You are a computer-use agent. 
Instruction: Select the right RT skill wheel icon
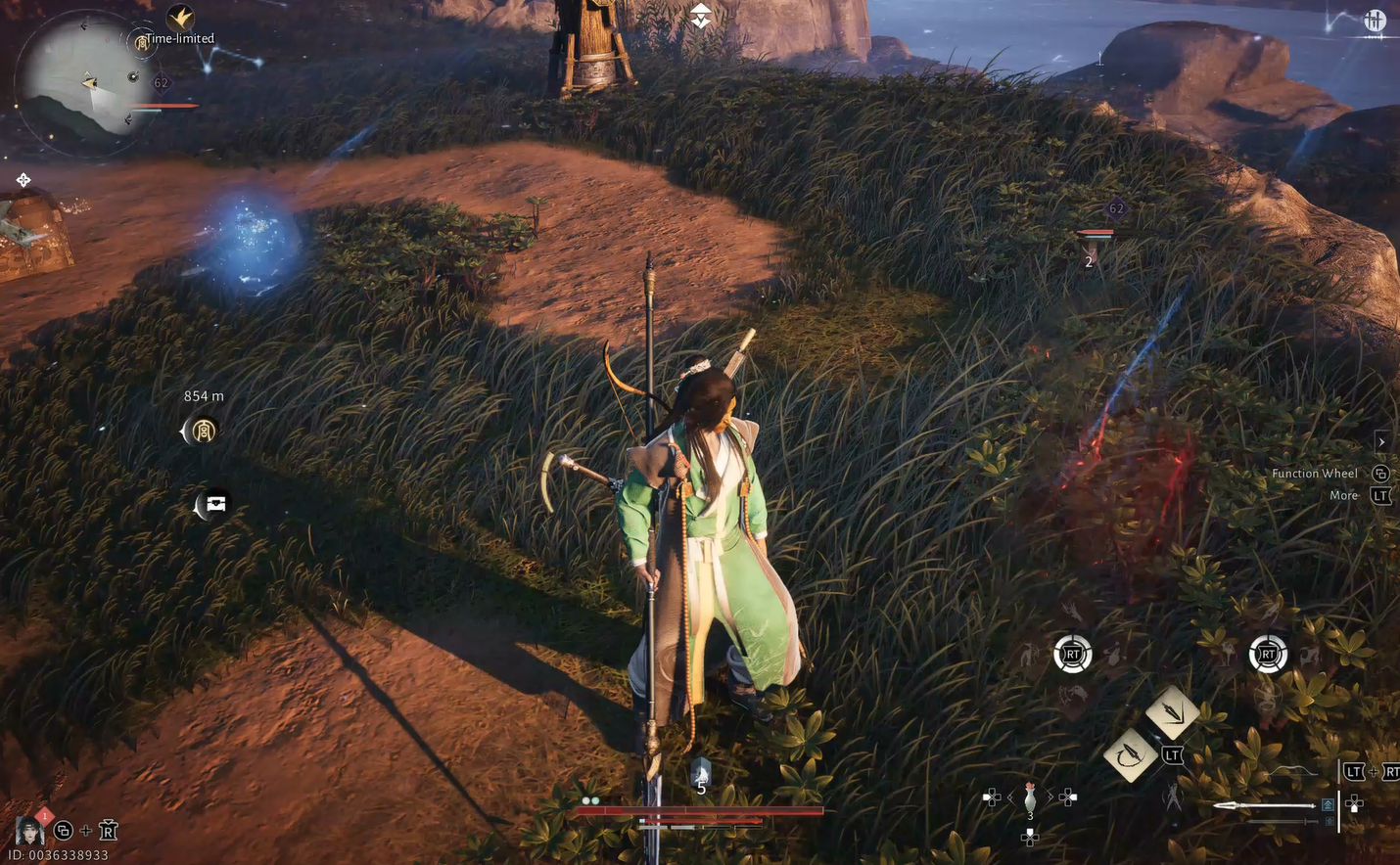[x=1268, y=656]
